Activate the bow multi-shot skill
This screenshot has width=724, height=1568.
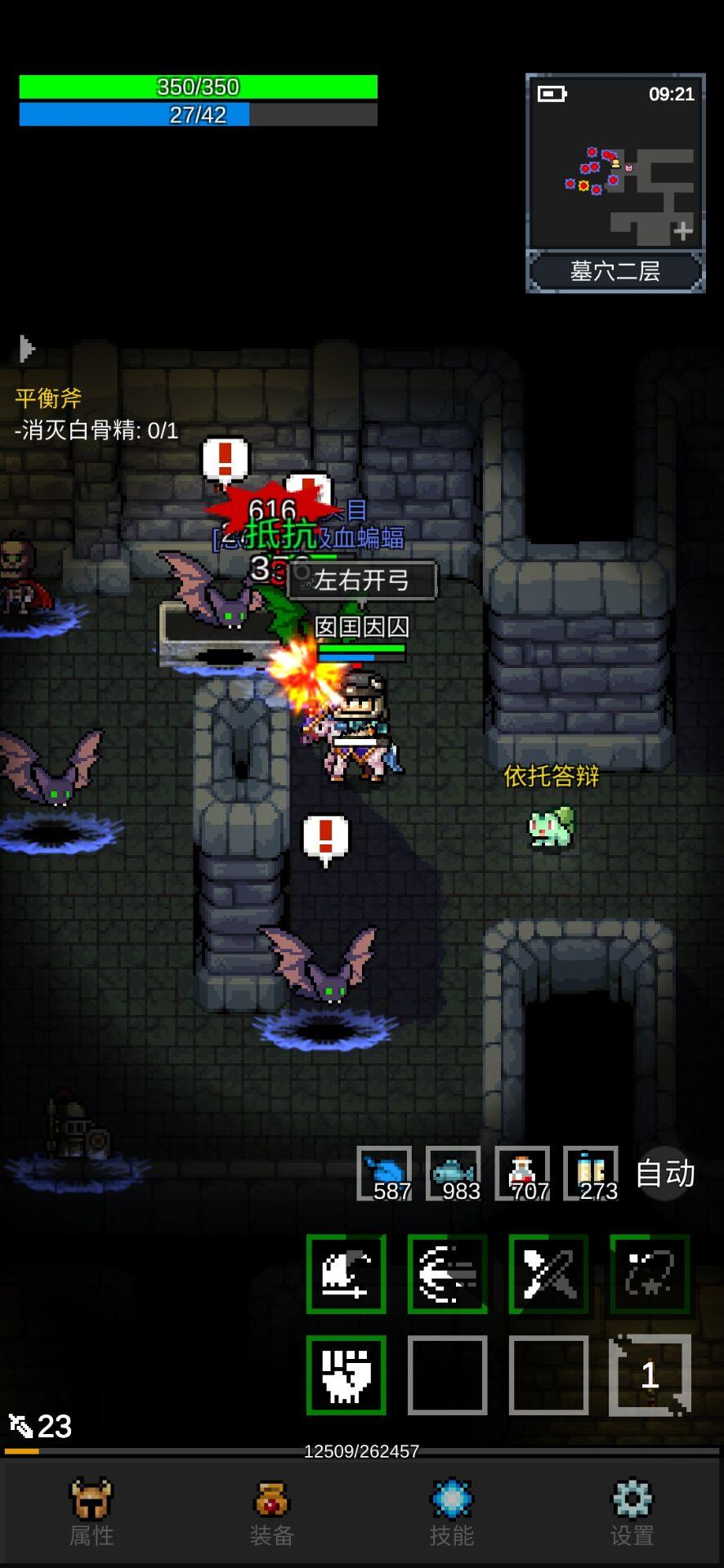pyautogui.click(x=448, y=1274)
